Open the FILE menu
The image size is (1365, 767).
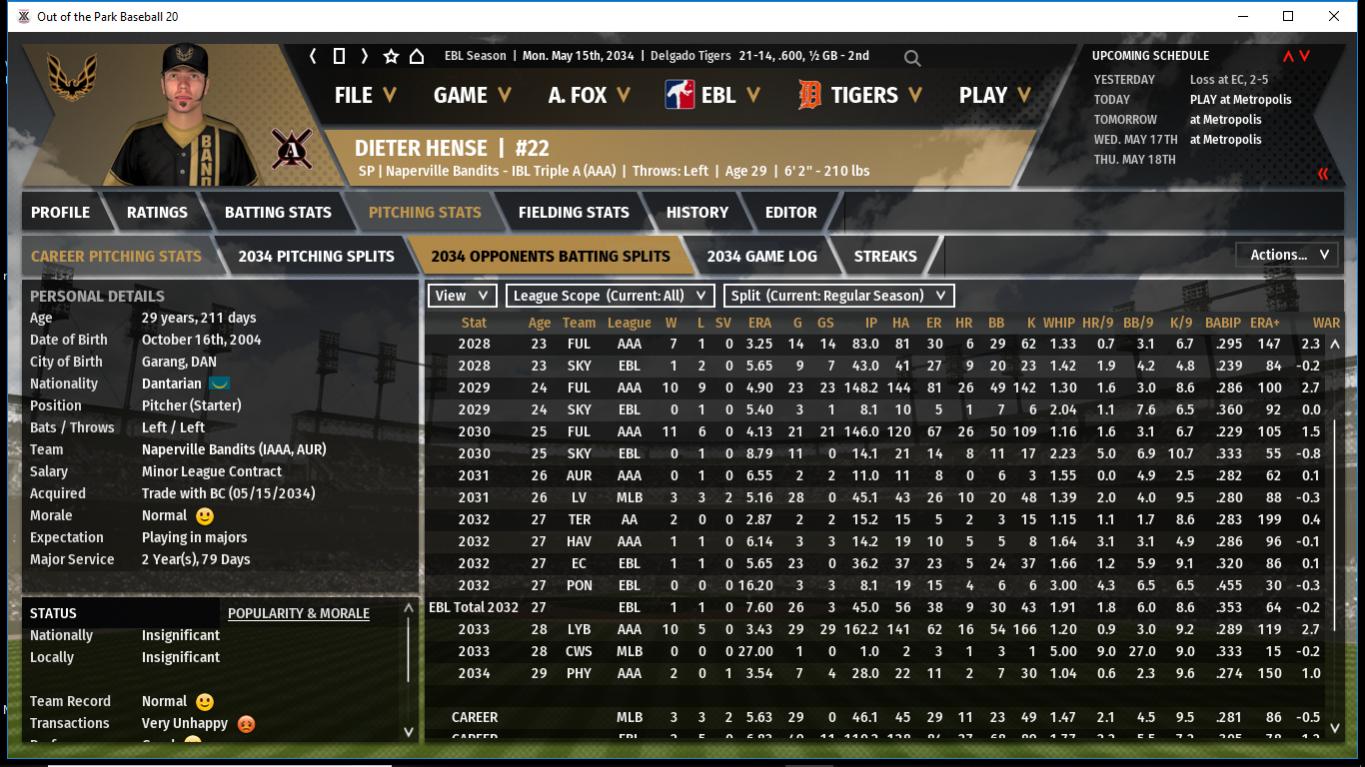tap(365, 95)
